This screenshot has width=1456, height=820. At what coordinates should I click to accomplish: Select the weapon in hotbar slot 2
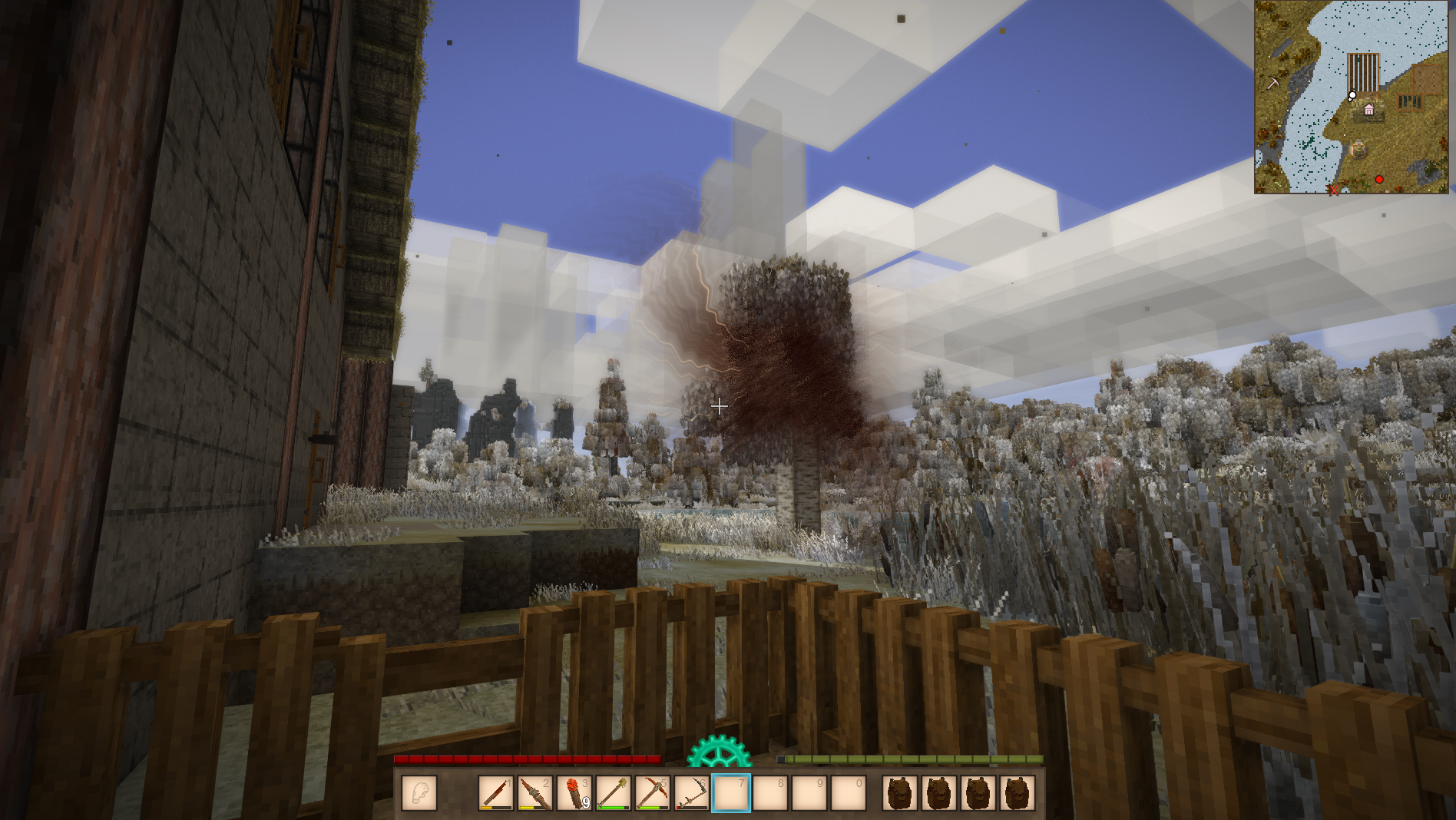(535, 793)
